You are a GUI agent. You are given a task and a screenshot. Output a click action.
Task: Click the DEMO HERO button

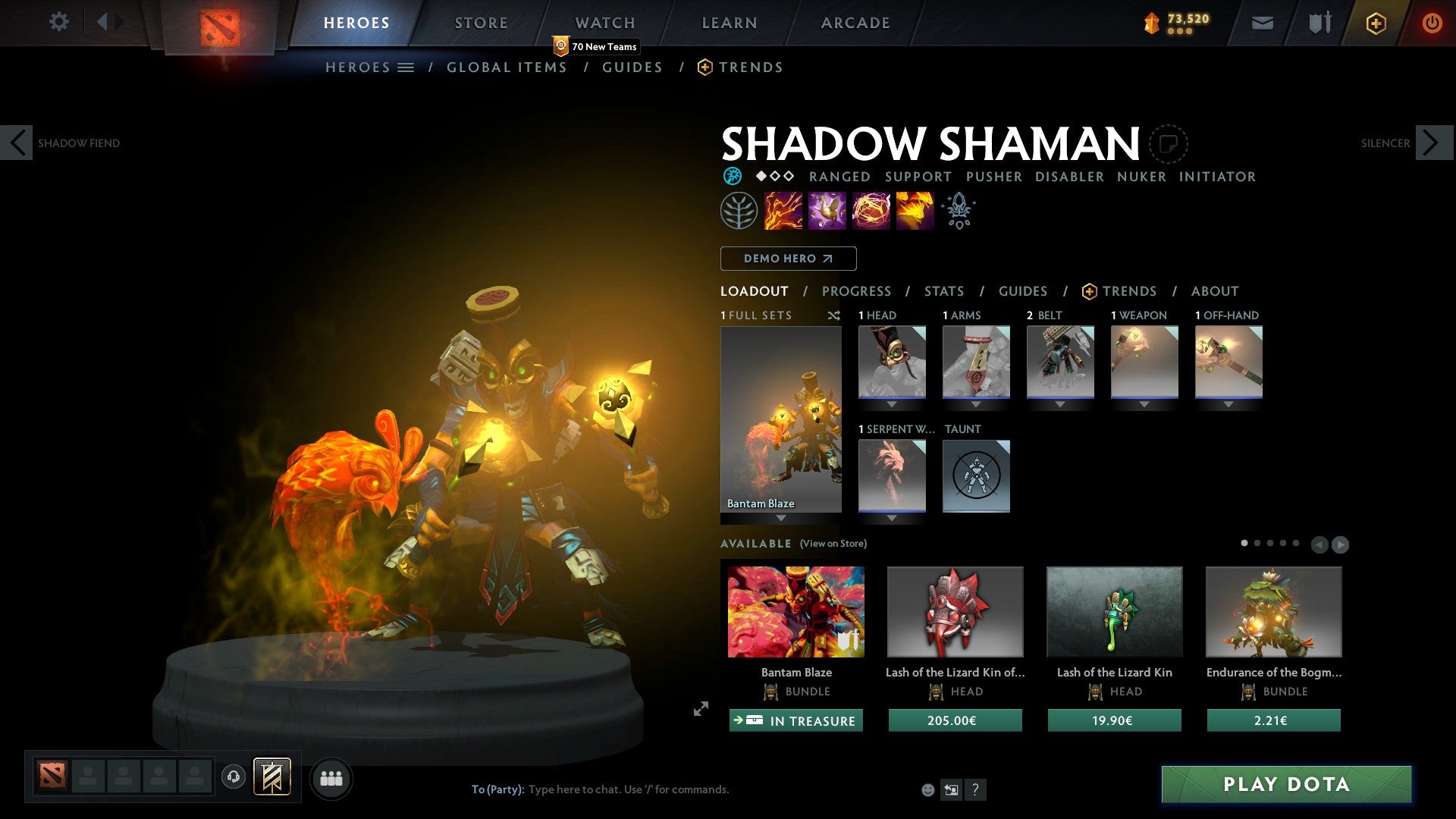point(788,259)
